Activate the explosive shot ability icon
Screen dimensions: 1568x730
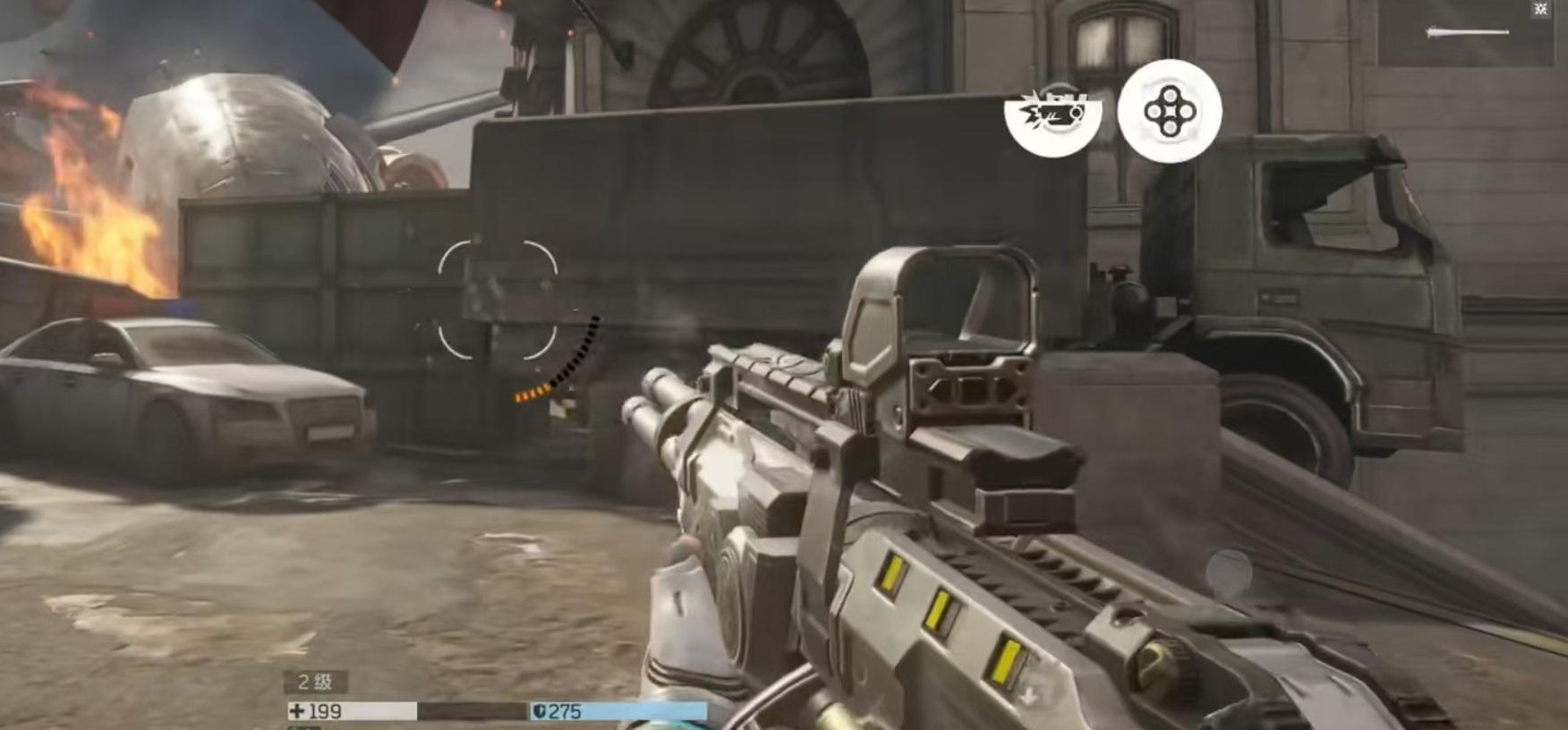(x=1052, y=113)
